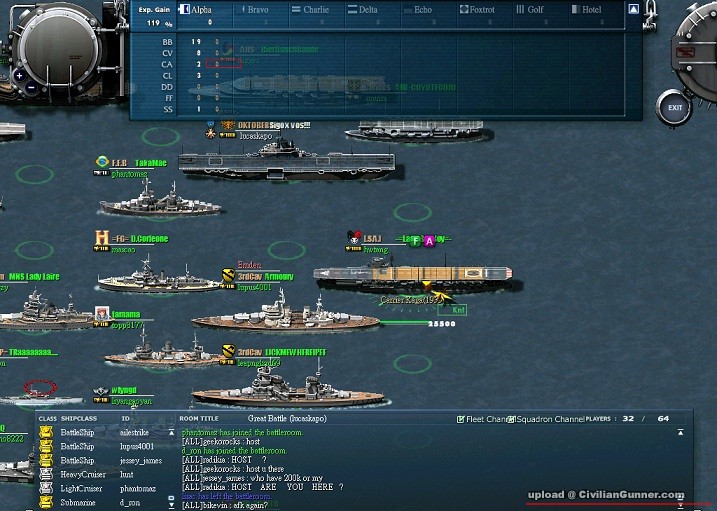Exit the battle room with EXIT button

[x=676, y=107]
